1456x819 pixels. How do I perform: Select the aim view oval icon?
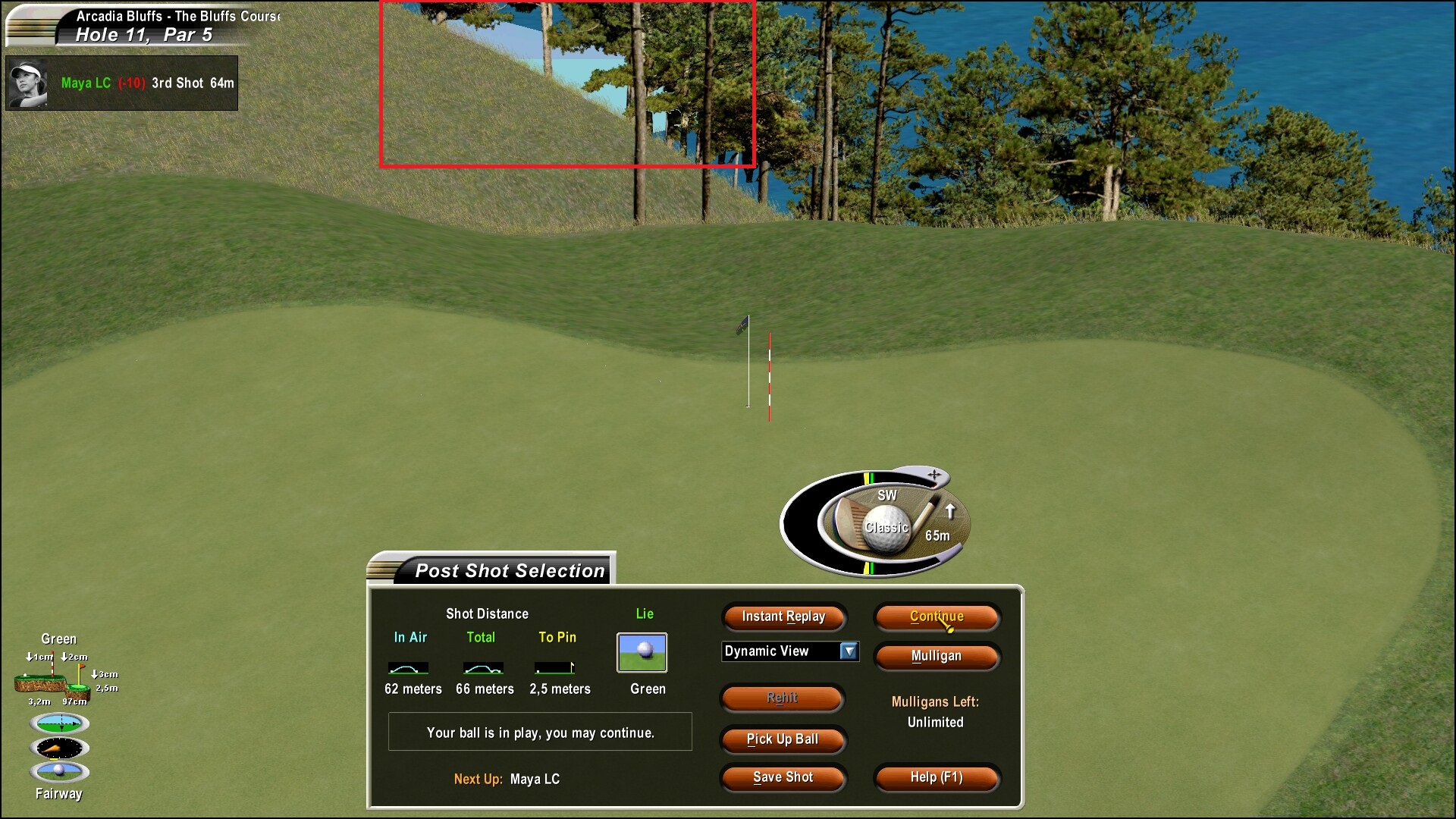click(59, 723)
